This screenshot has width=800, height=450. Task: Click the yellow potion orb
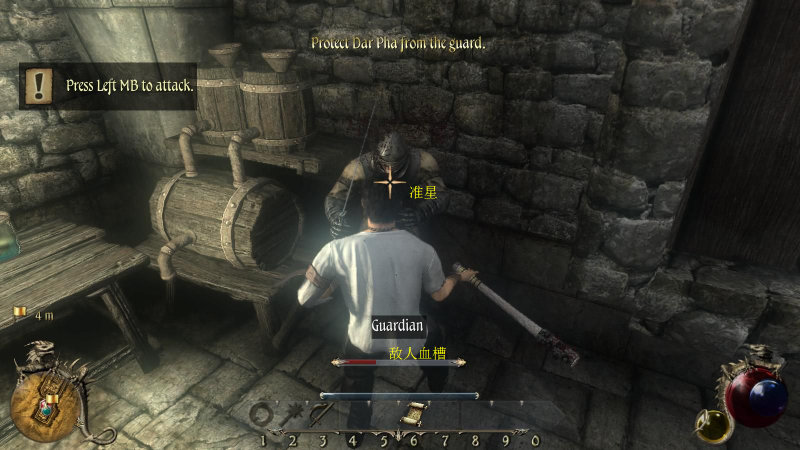713,425
